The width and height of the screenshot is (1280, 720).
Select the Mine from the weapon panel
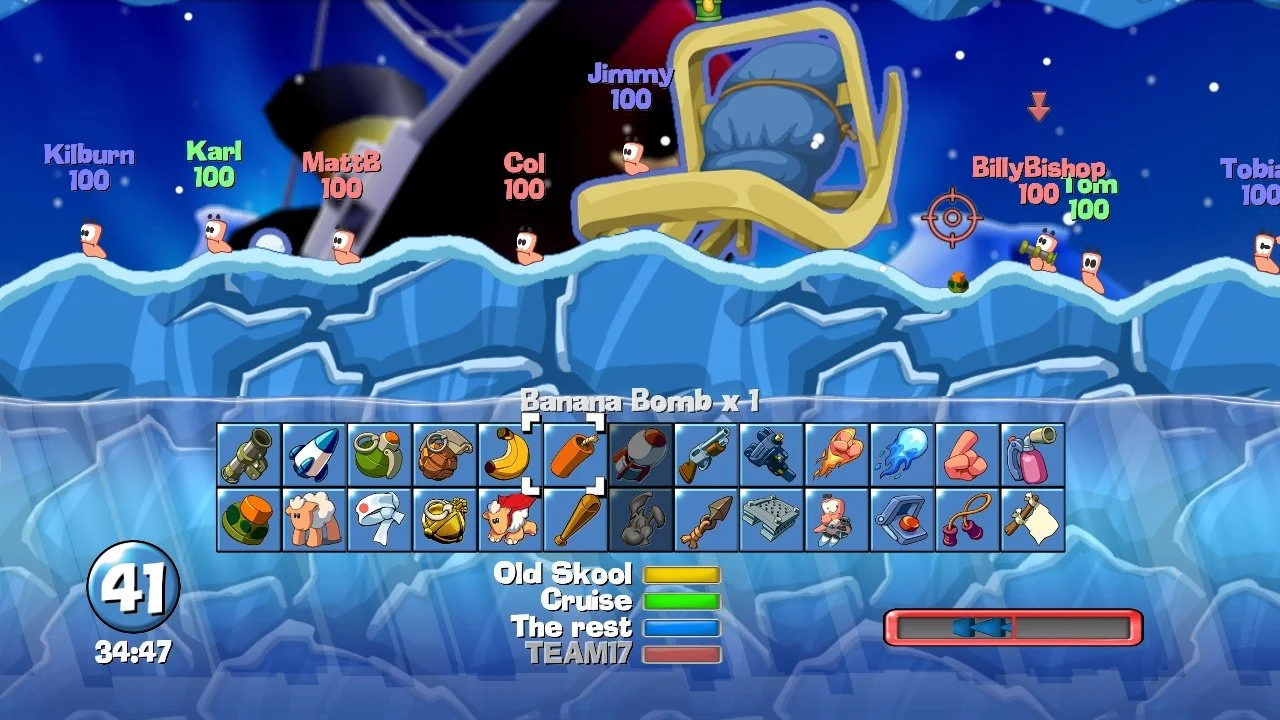click(x=249, y=520)
